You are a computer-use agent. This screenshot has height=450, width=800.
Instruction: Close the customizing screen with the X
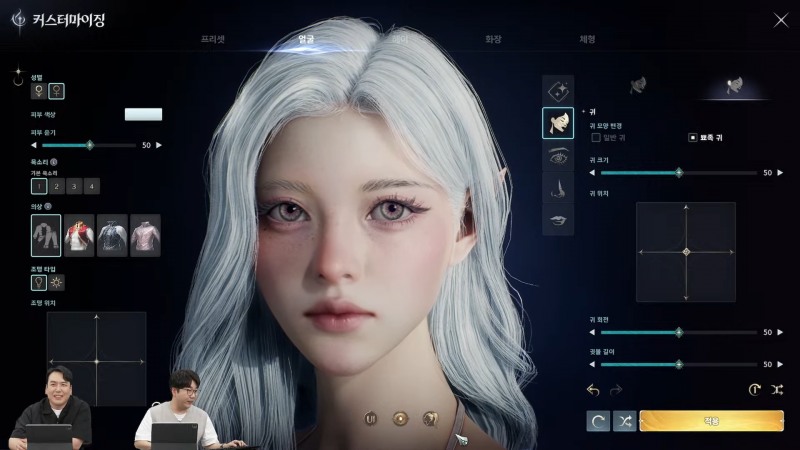[x=781, y=19]
